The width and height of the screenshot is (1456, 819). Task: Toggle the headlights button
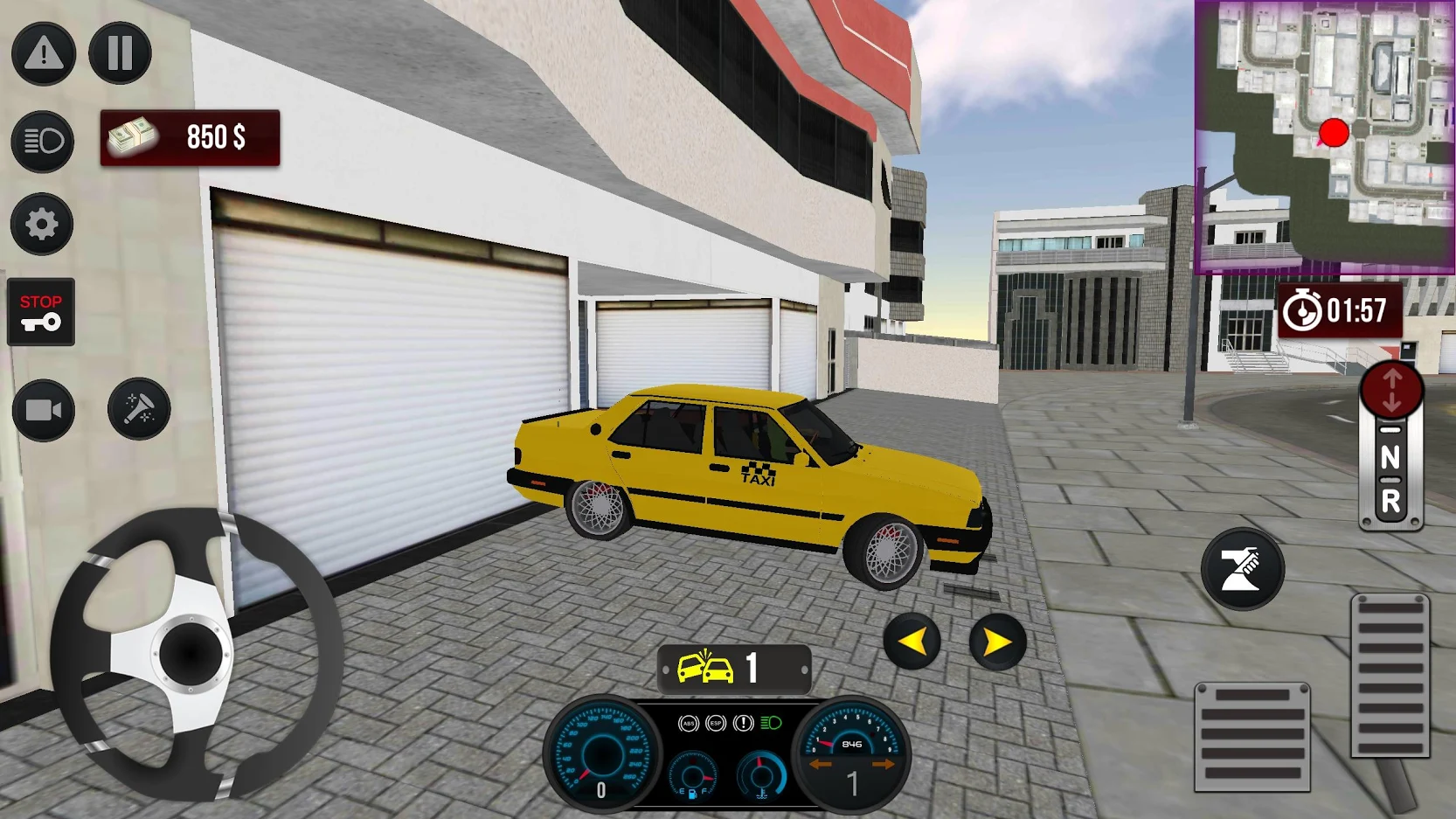(42, 141)
